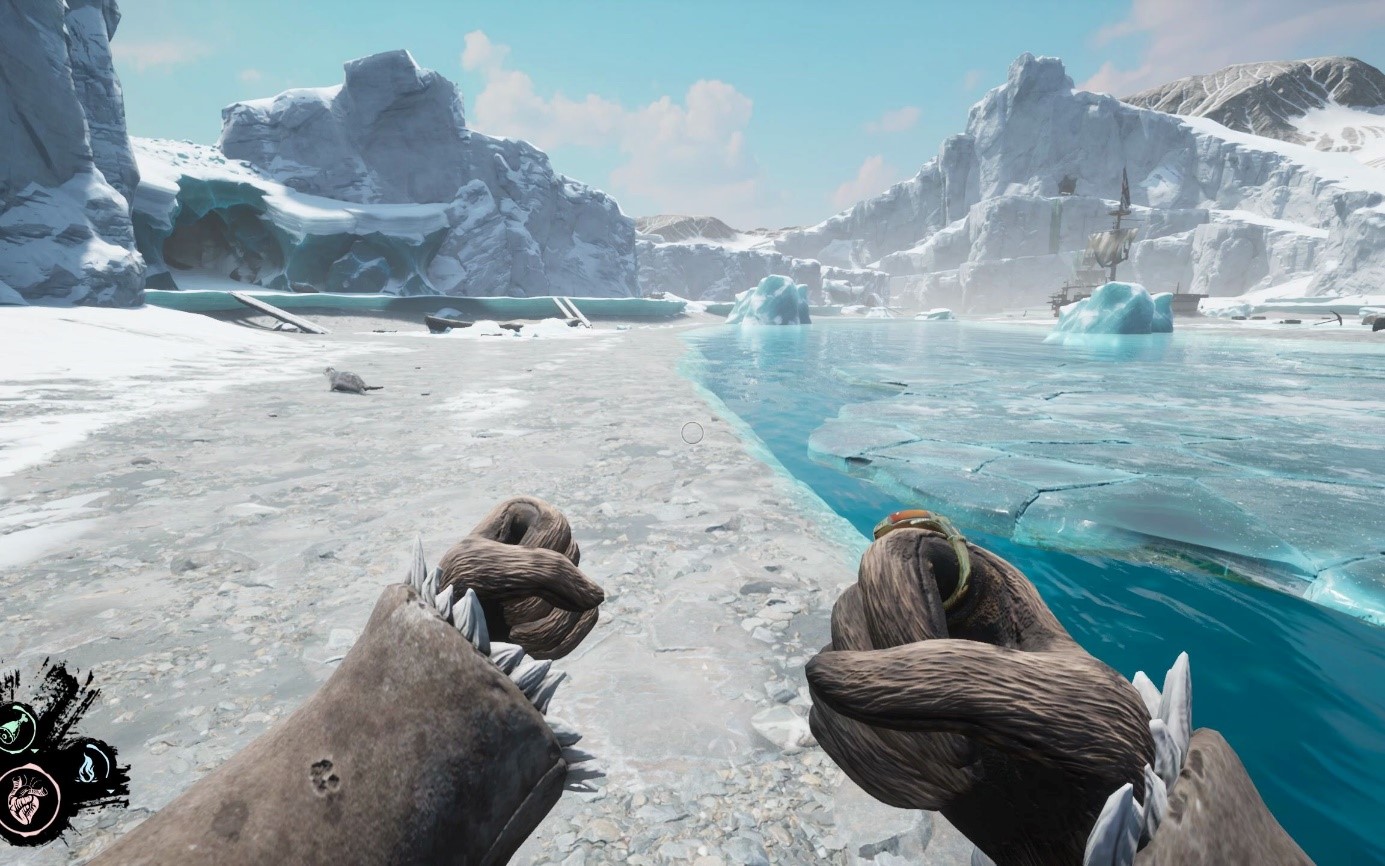Click the pink anatomical heart health icon
Image resolution: width=1385 pixels, height=866 pixels.
pos(29,797)
